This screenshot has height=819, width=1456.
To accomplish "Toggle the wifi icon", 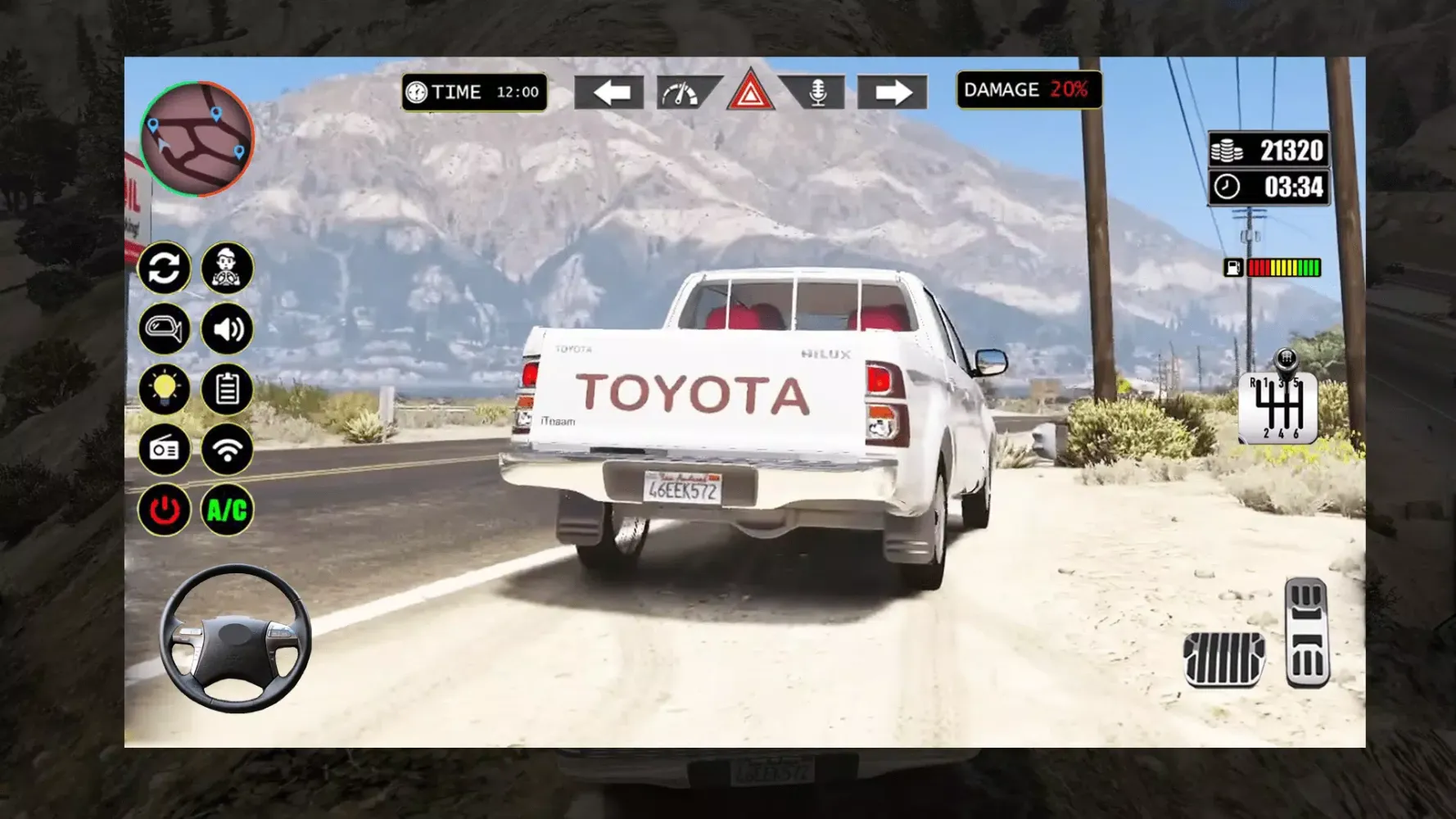I will [227, 450].
